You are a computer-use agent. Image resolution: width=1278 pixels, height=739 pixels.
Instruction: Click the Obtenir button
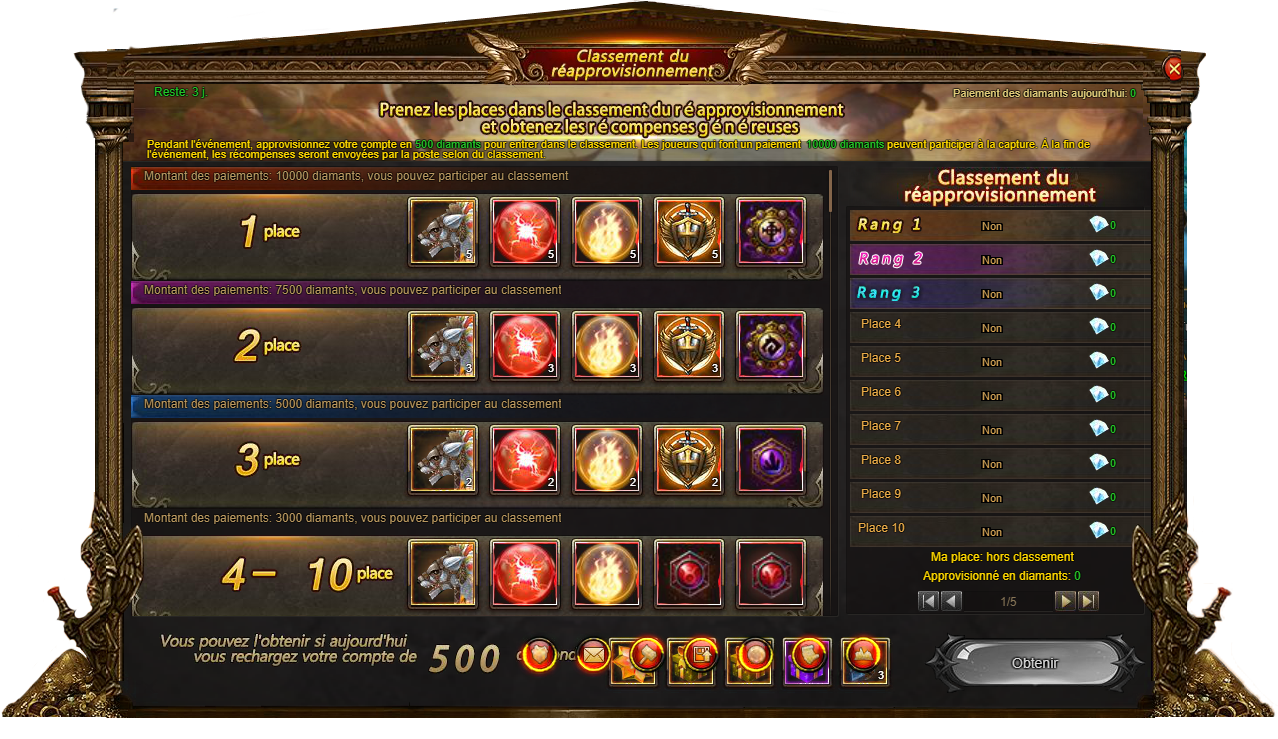(1034, 663)
